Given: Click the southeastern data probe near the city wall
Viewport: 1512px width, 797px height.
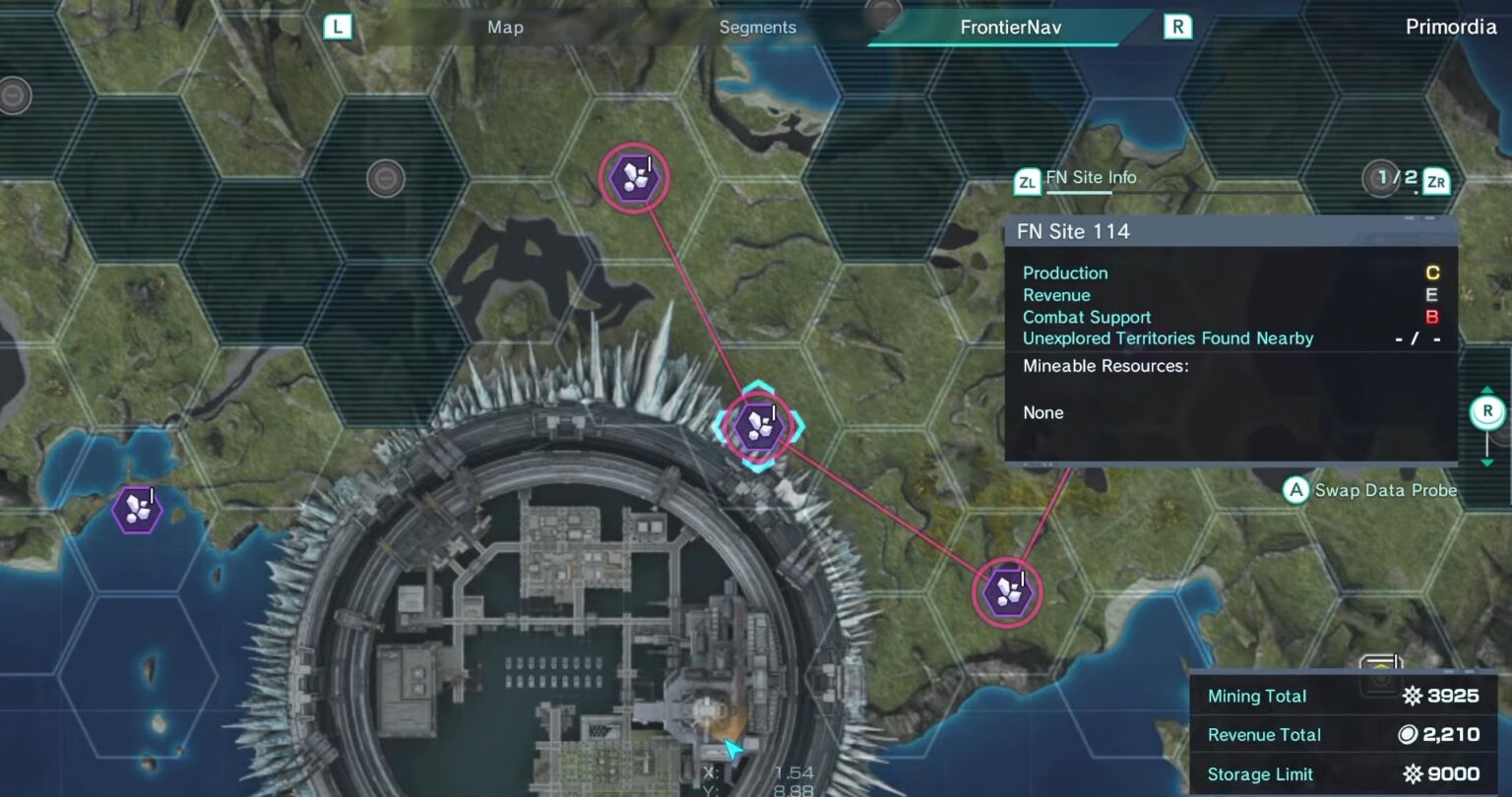Looking at the screenshot, I should pyautogui.click(x=1006, y=591).
